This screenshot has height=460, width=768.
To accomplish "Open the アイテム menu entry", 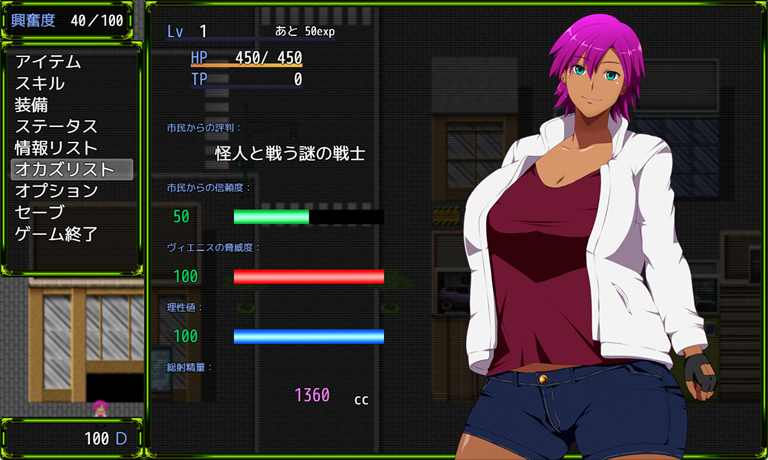I will 48,62.
